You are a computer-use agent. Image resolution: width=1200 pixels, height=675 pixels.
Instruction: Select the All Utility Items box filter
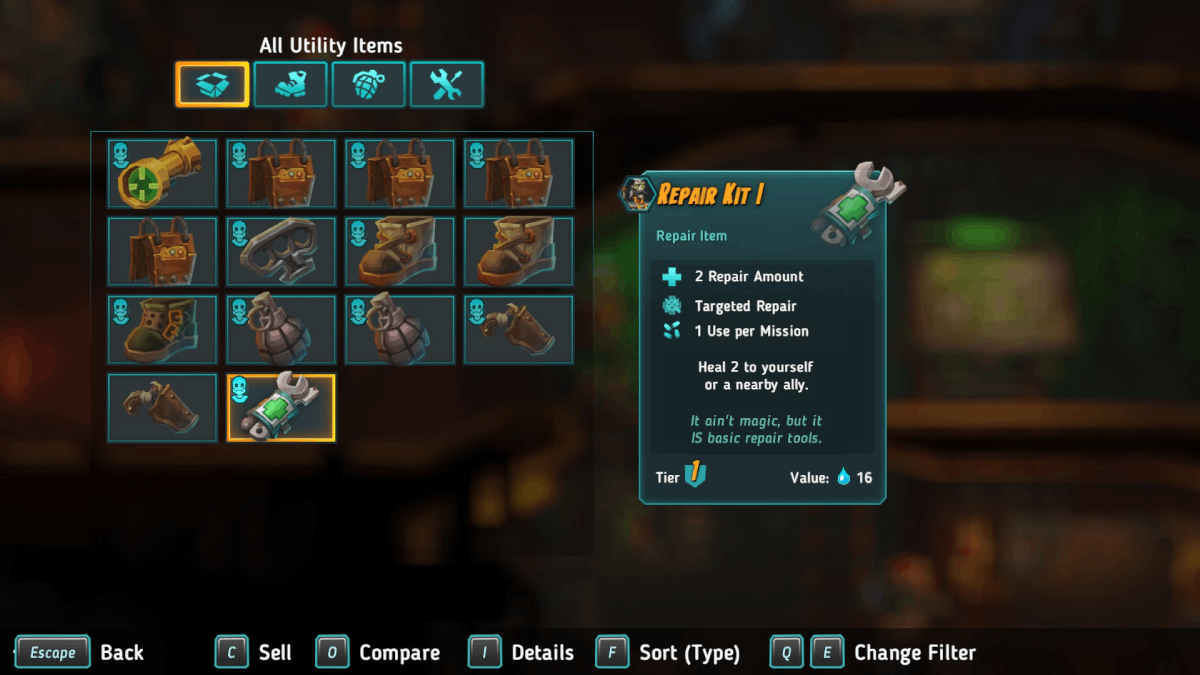[212, 84]
